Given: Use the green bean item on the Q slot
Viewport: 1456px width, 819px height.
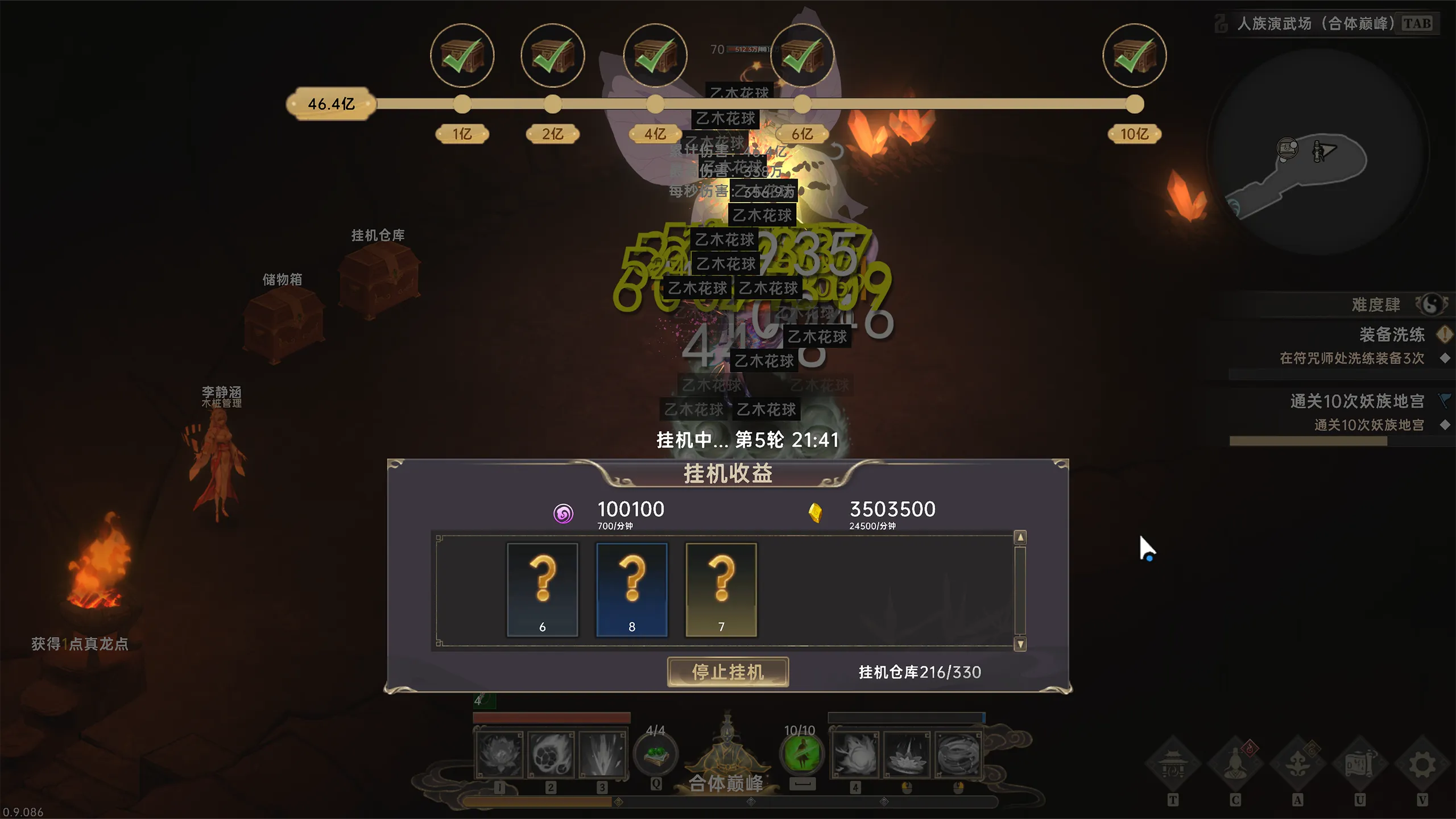Looking at the screenshot, I should pos(655,754).
